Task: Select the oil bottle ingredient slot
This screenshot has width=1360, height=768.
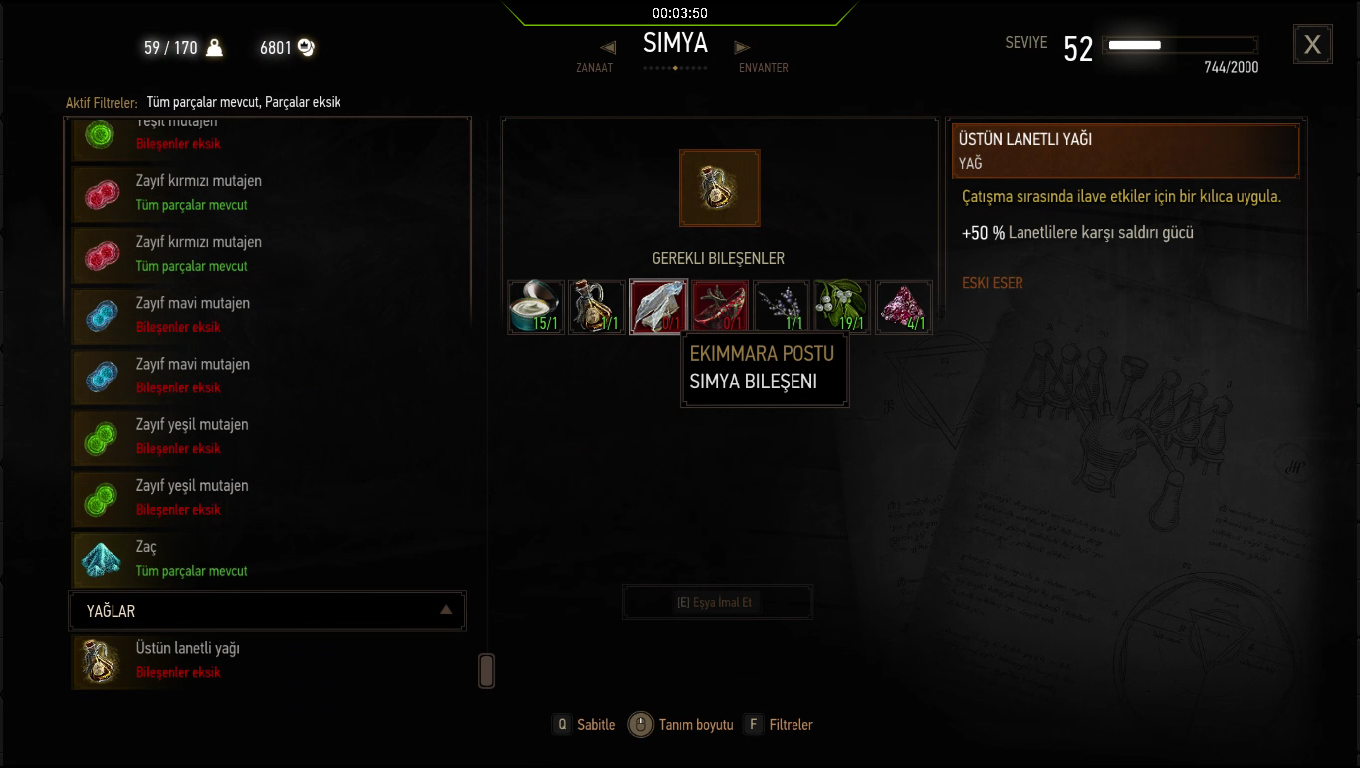Action: (597, 306)
